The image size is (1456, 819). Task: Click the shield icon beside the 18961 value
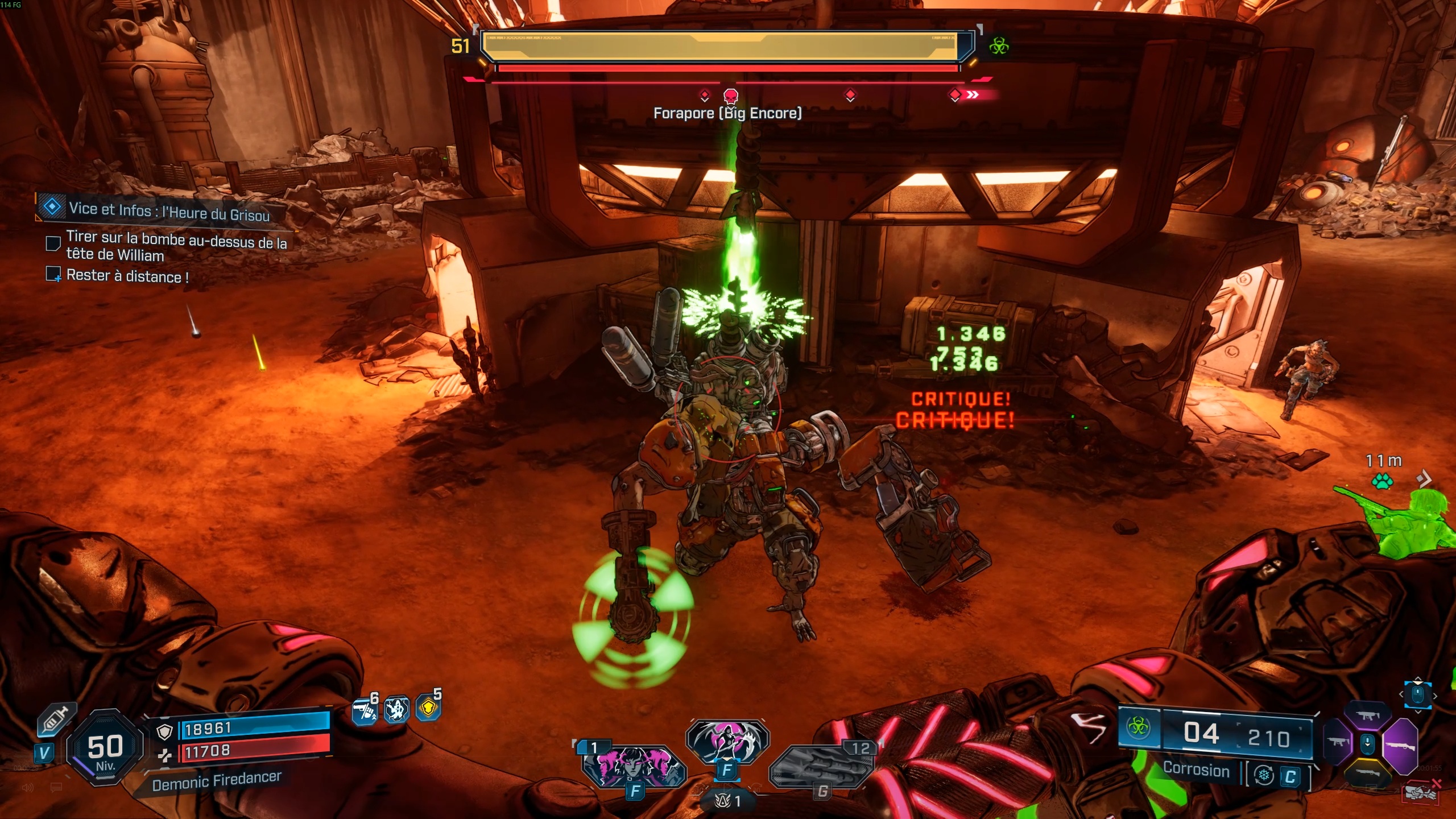[x=165, y=733]
